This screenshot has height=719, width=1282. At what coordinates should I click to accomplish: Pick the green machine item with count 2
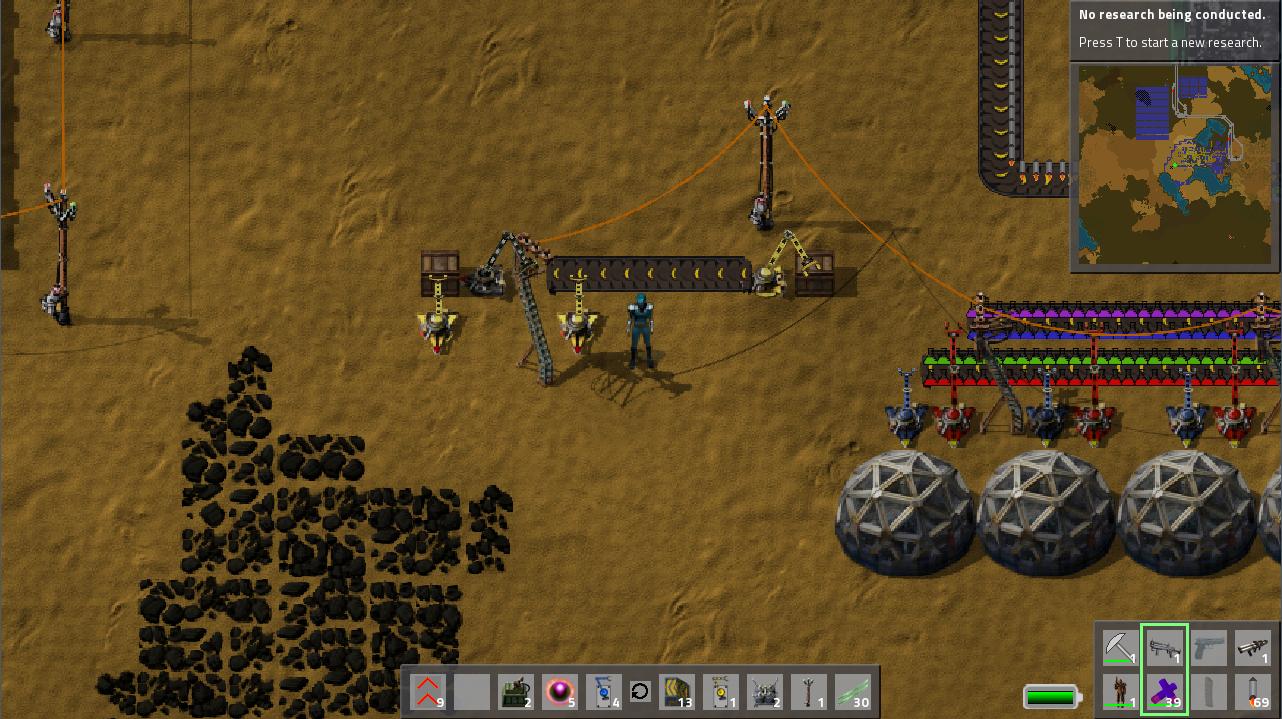[x=515, y=691]
